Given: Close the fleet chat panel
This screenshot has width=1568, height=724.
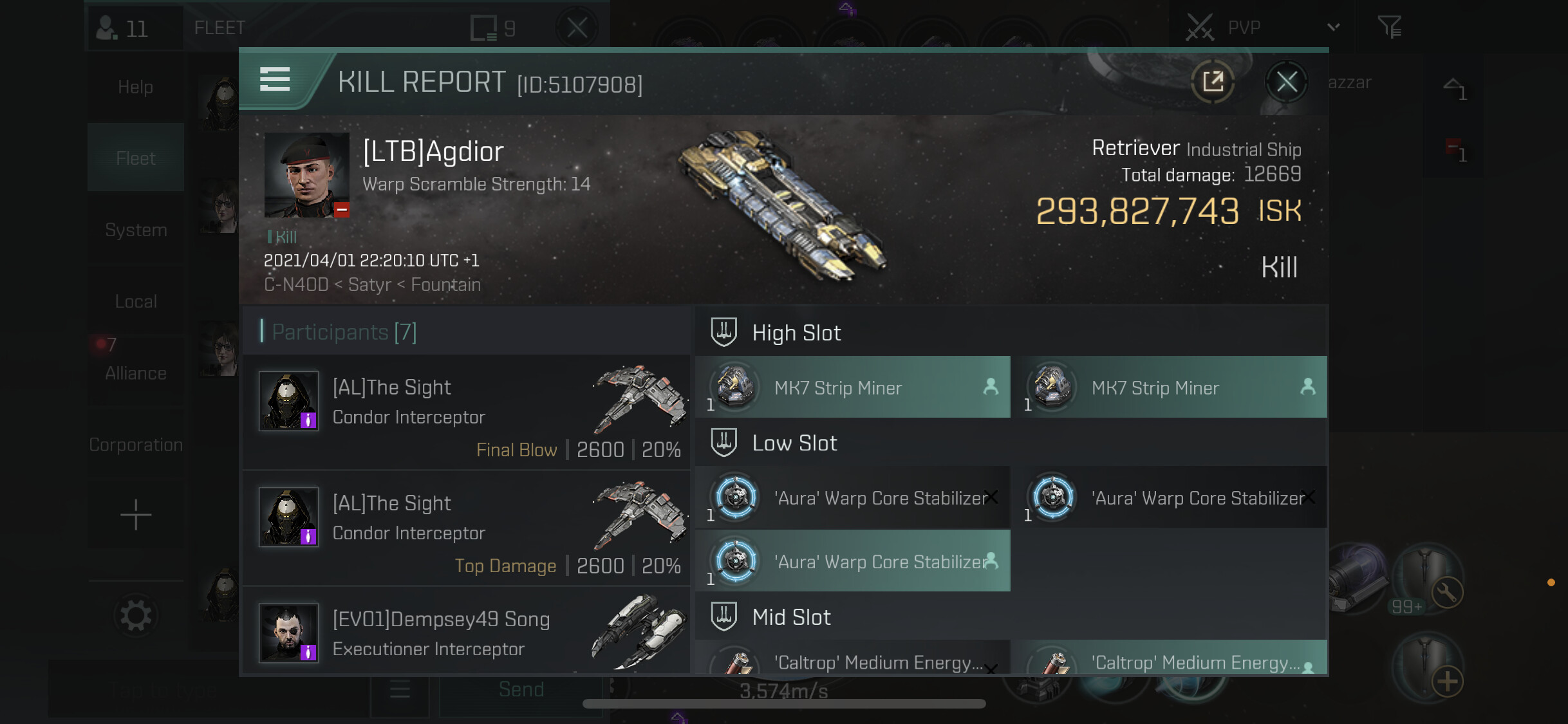Looking at the screenshot, I should (577, 28).
